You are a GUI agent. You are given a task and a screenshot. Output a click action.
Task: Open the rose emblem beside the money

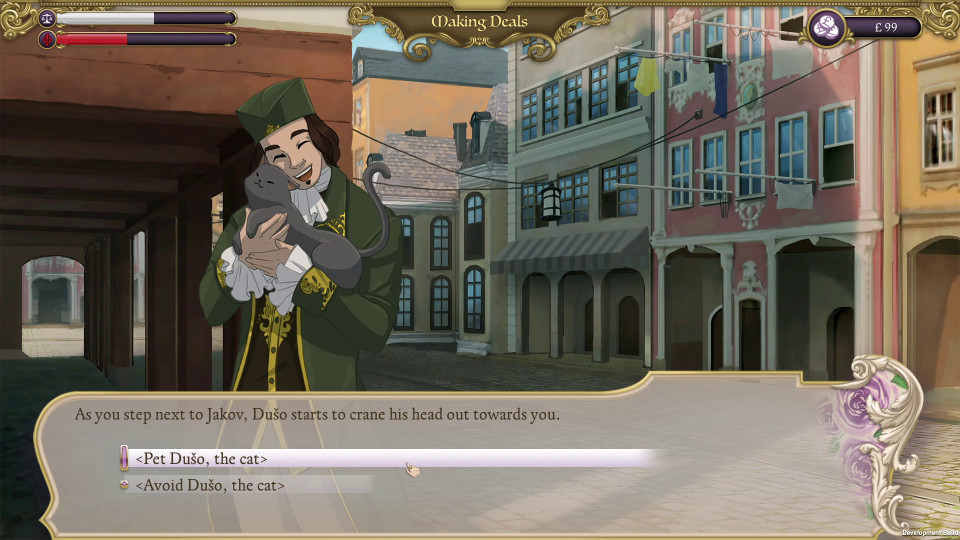pyautogui.click(x=827, y=28)
